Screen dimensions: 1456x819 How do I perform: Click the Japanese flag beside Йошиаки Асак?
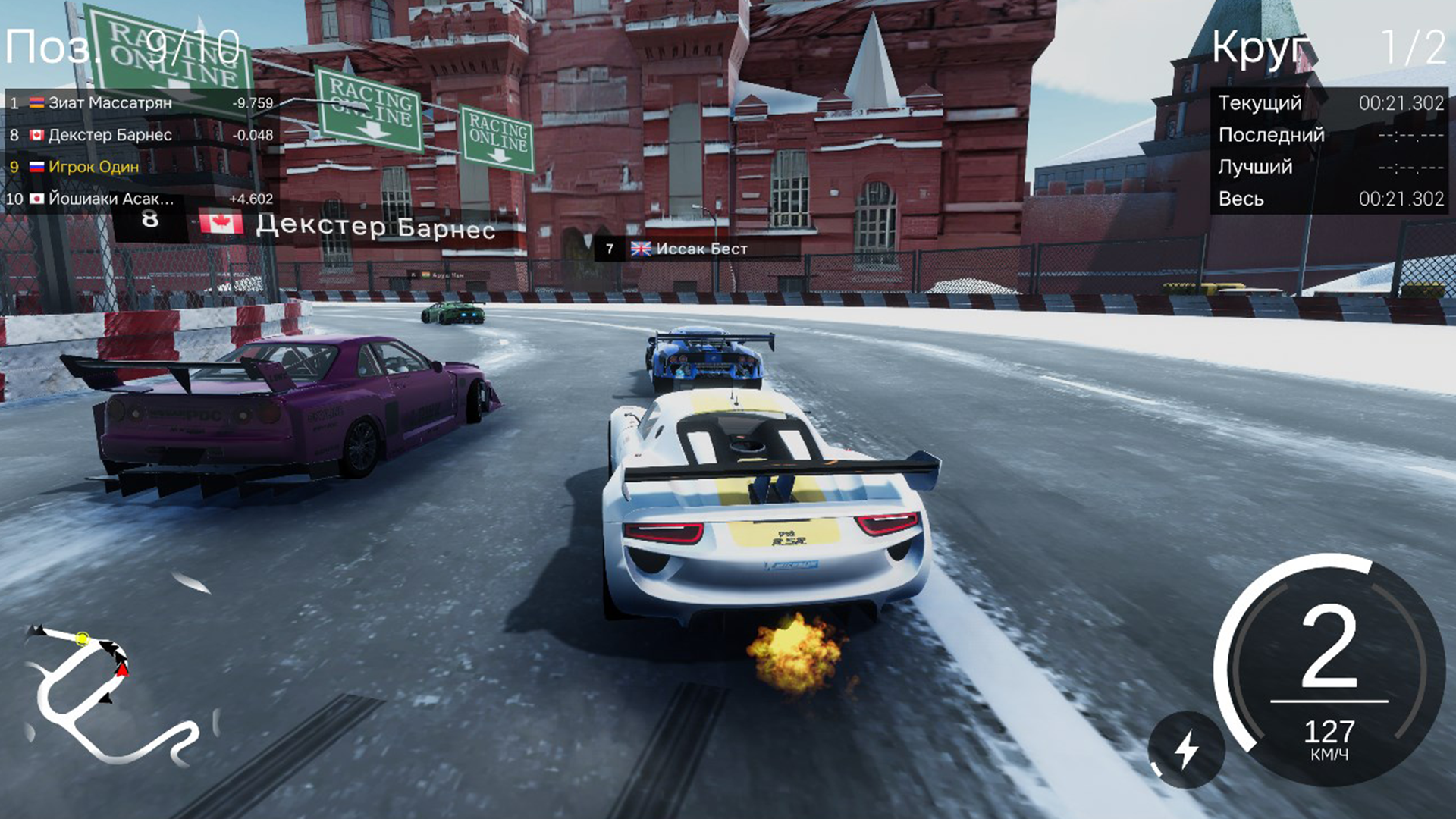pos(35,199)
